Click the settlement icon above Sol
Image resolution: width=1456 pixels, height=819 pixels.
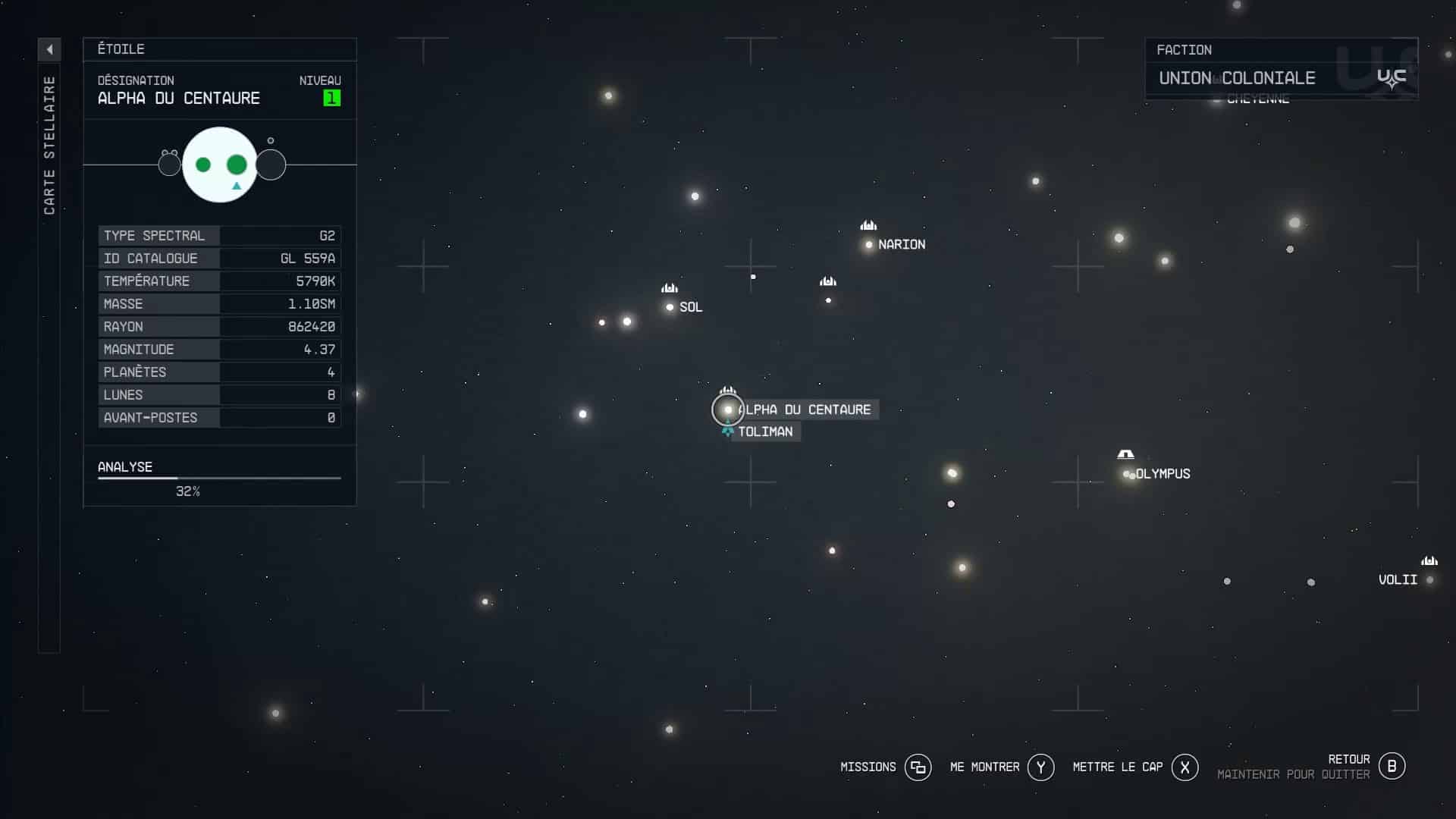[x=669, y=288]
